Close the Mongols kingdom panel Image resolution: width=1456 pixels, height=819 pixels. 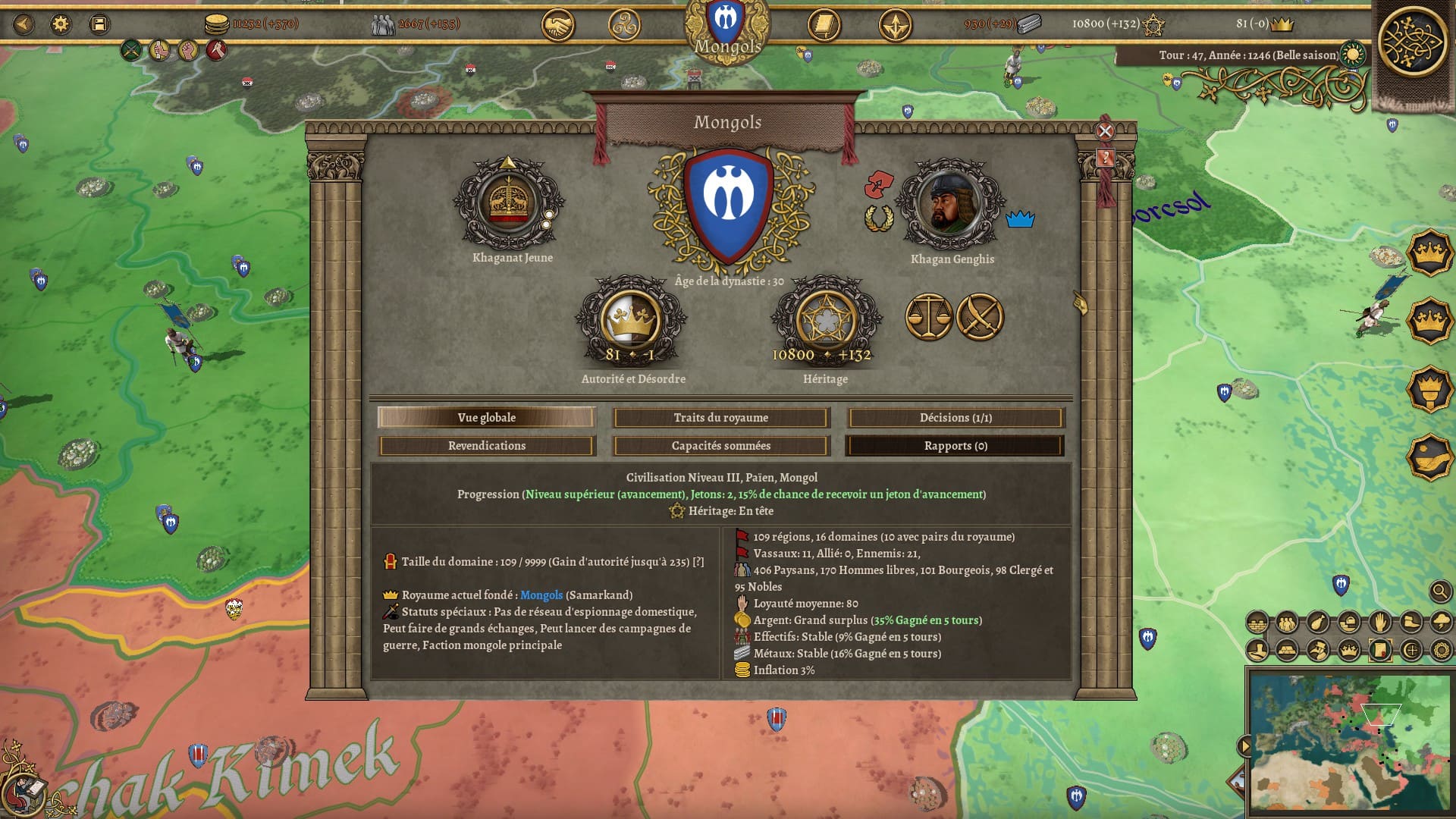(x=1105, y=131)
